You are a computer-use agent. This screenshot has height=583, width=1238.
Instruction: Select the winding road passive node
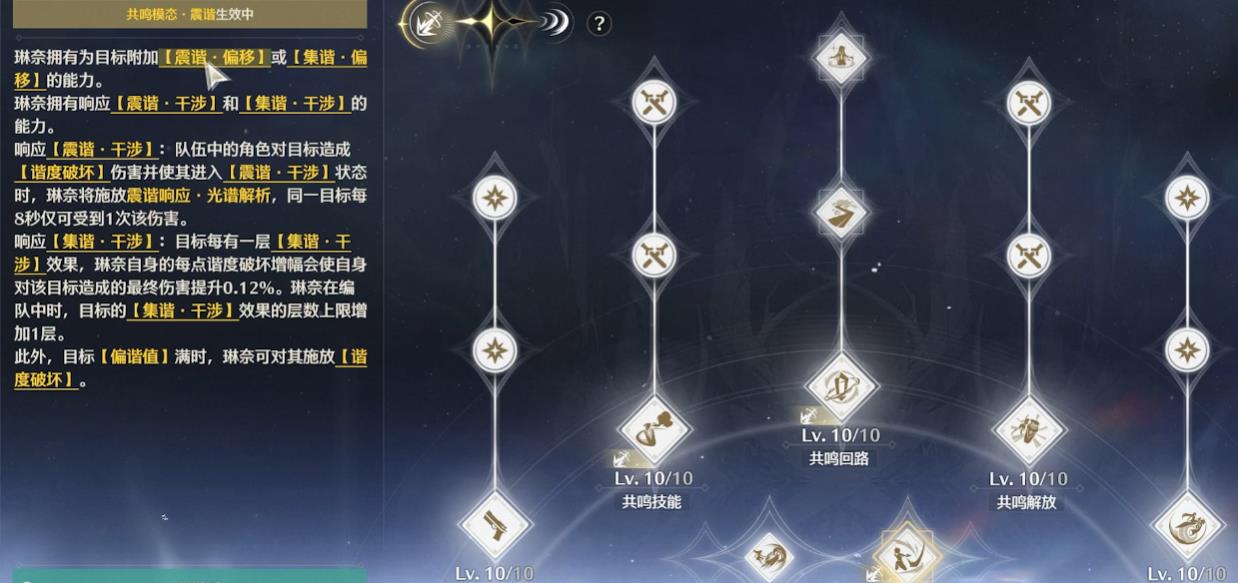point(841,212)
